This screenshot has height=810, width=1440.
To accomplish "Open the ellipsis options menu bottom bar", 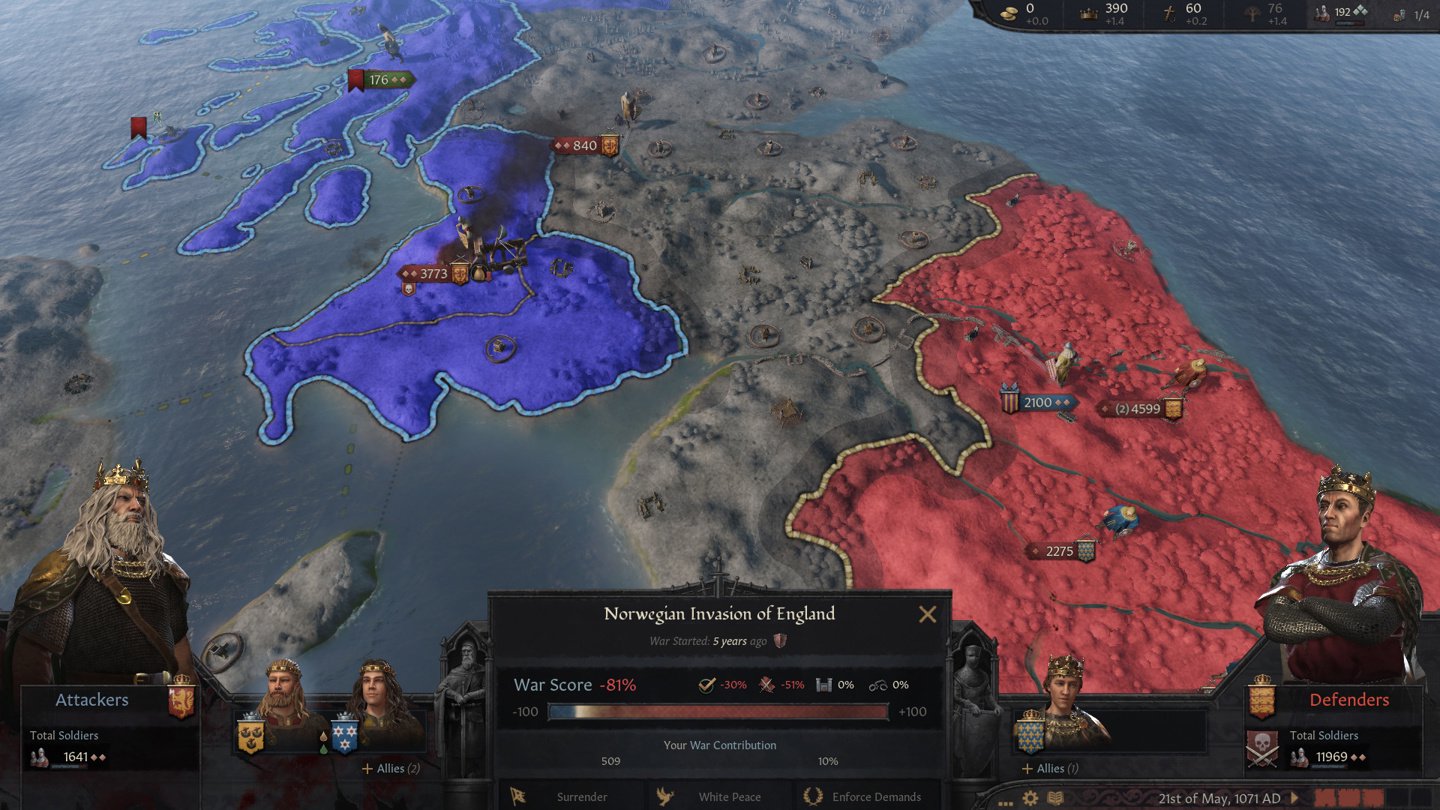I will pos(1004,803).
